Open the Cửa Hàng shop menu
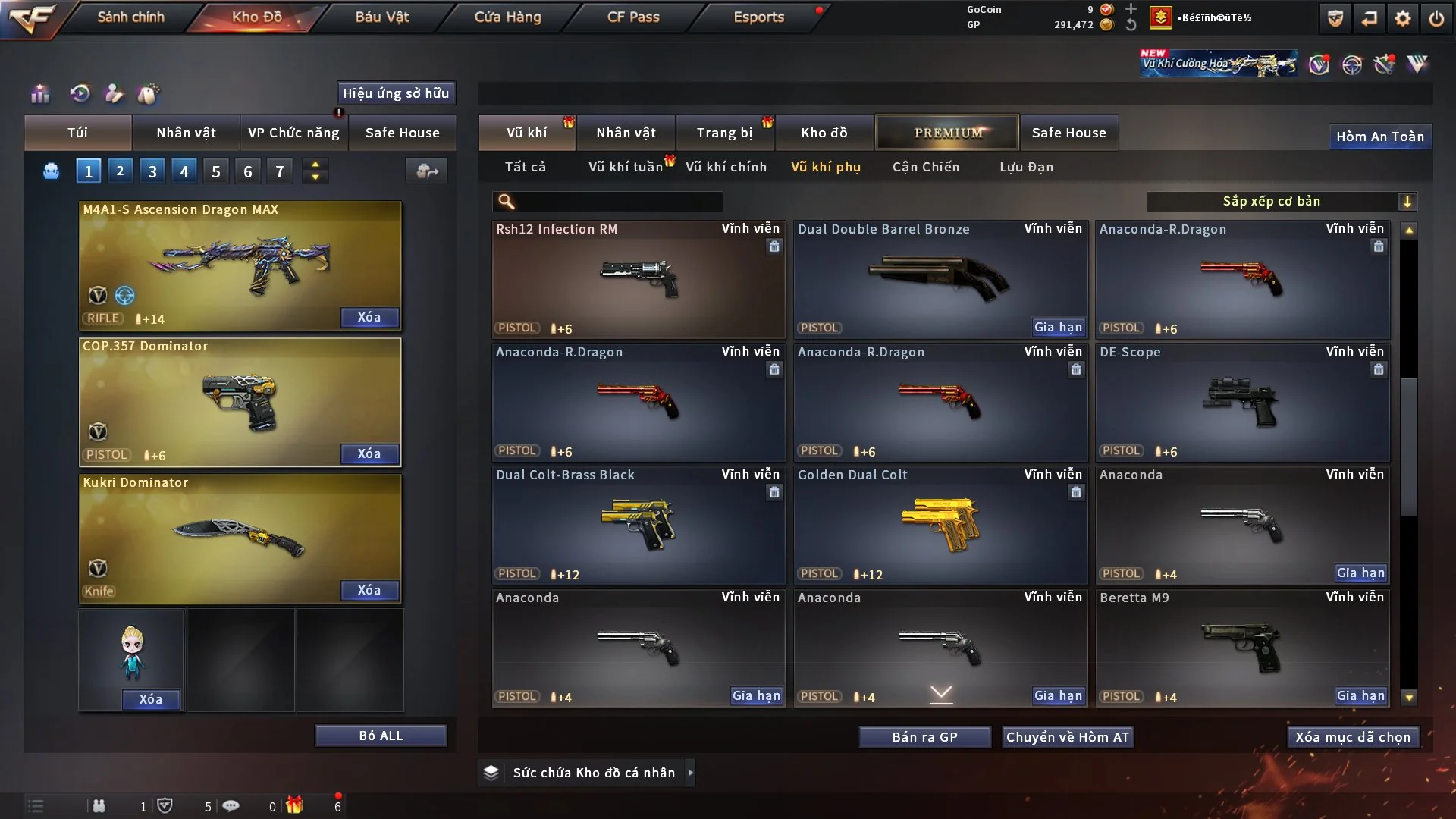 coord(507,17)
